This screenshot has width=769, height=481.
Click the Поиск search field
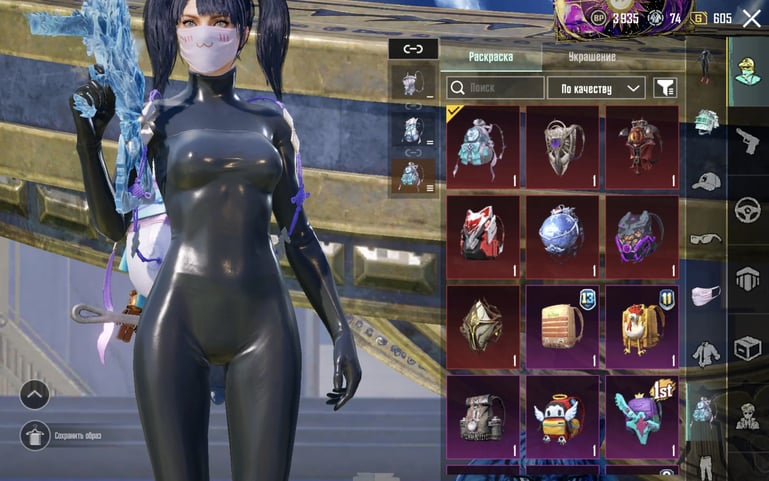495,88
